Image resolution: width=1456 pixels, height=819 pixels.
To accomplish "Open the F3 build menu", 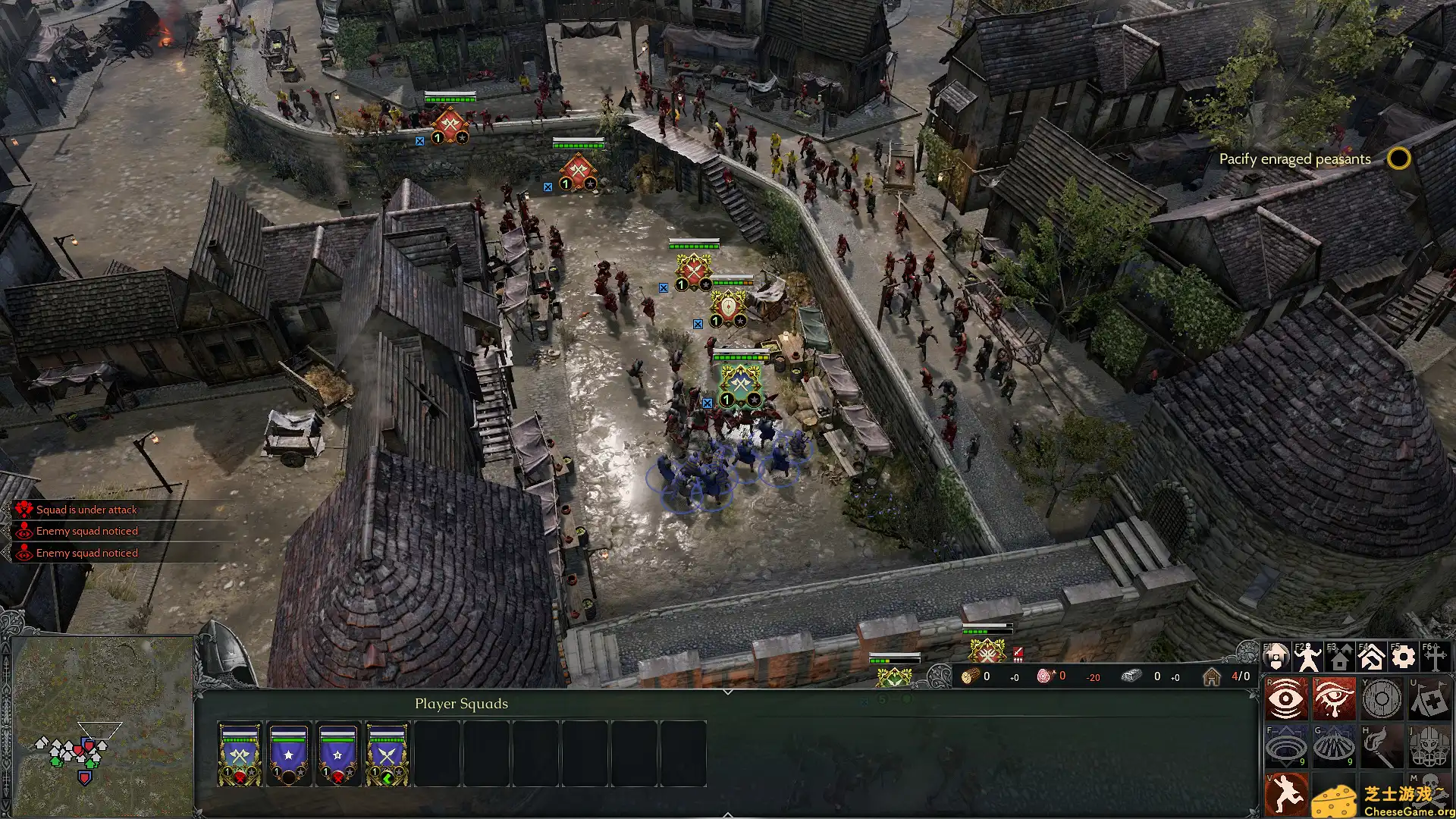I will click(x=1340, y=655).
